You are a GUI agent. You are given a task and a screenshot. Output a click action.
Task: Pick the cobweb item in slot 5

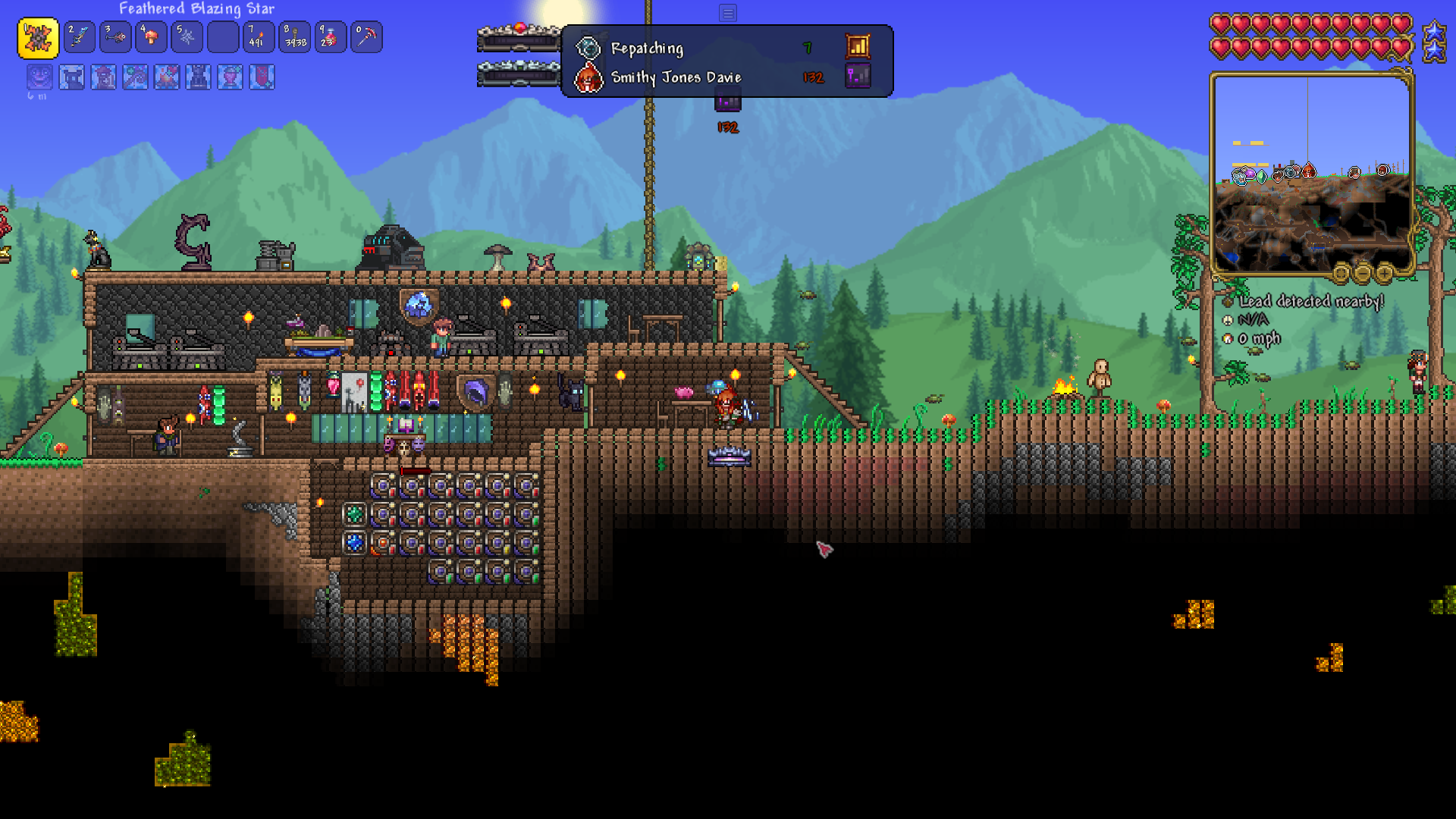pyautogui.click(x=187, y=37)
